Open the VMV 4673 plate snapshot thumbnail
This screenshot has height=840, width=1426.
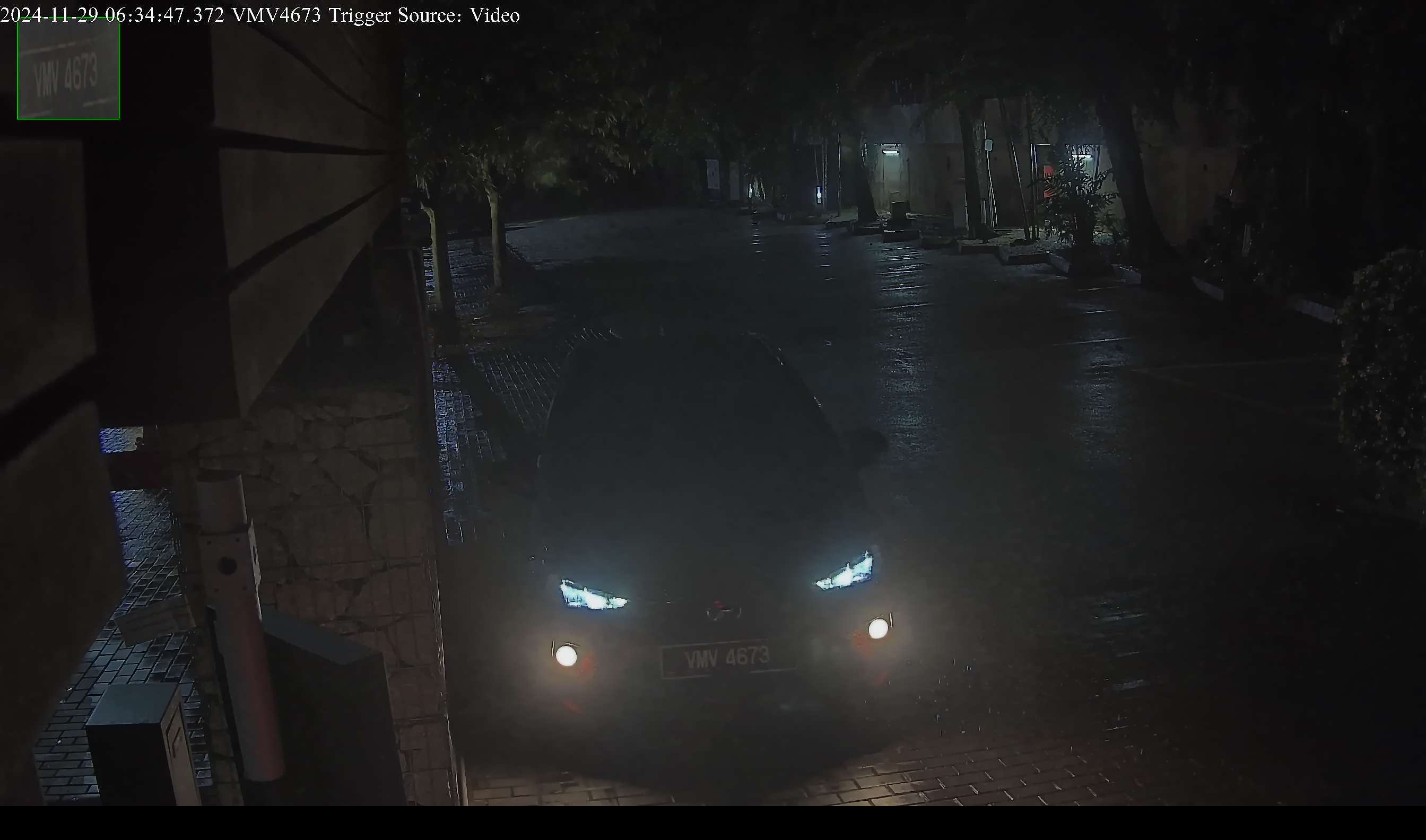68,69
